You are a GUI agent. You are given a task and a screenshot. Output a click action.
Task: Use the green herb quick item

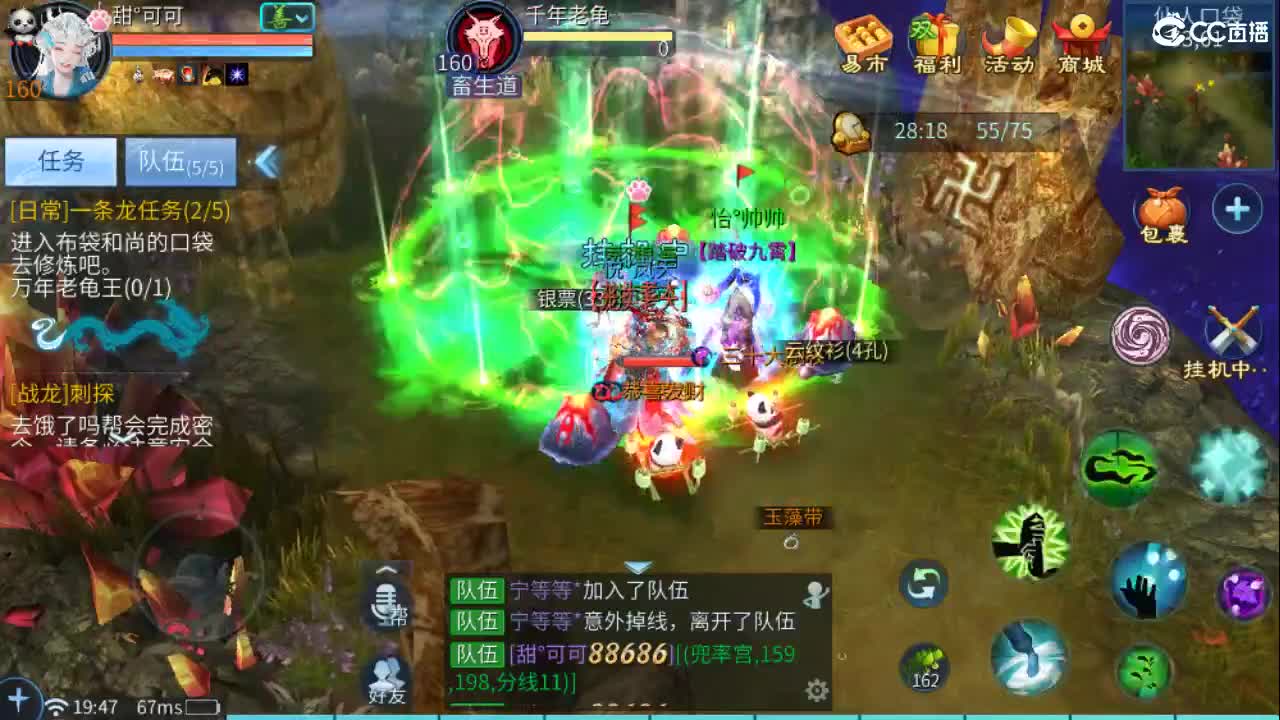click(923, 664)
